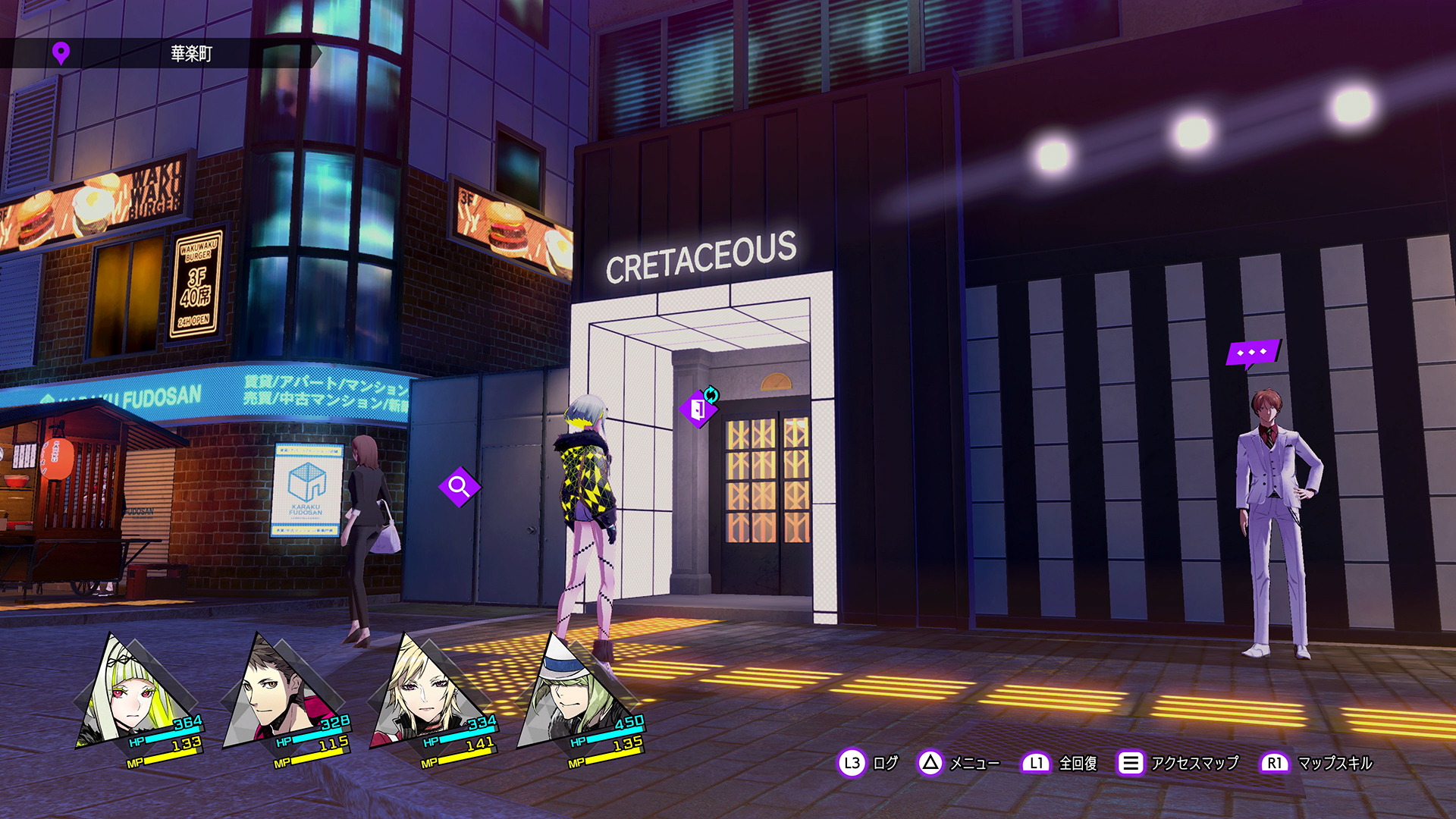Click the 華楽町 location banner
Image resolution: width=1456 pixels, height=819 pixels.
coord(190,54)
